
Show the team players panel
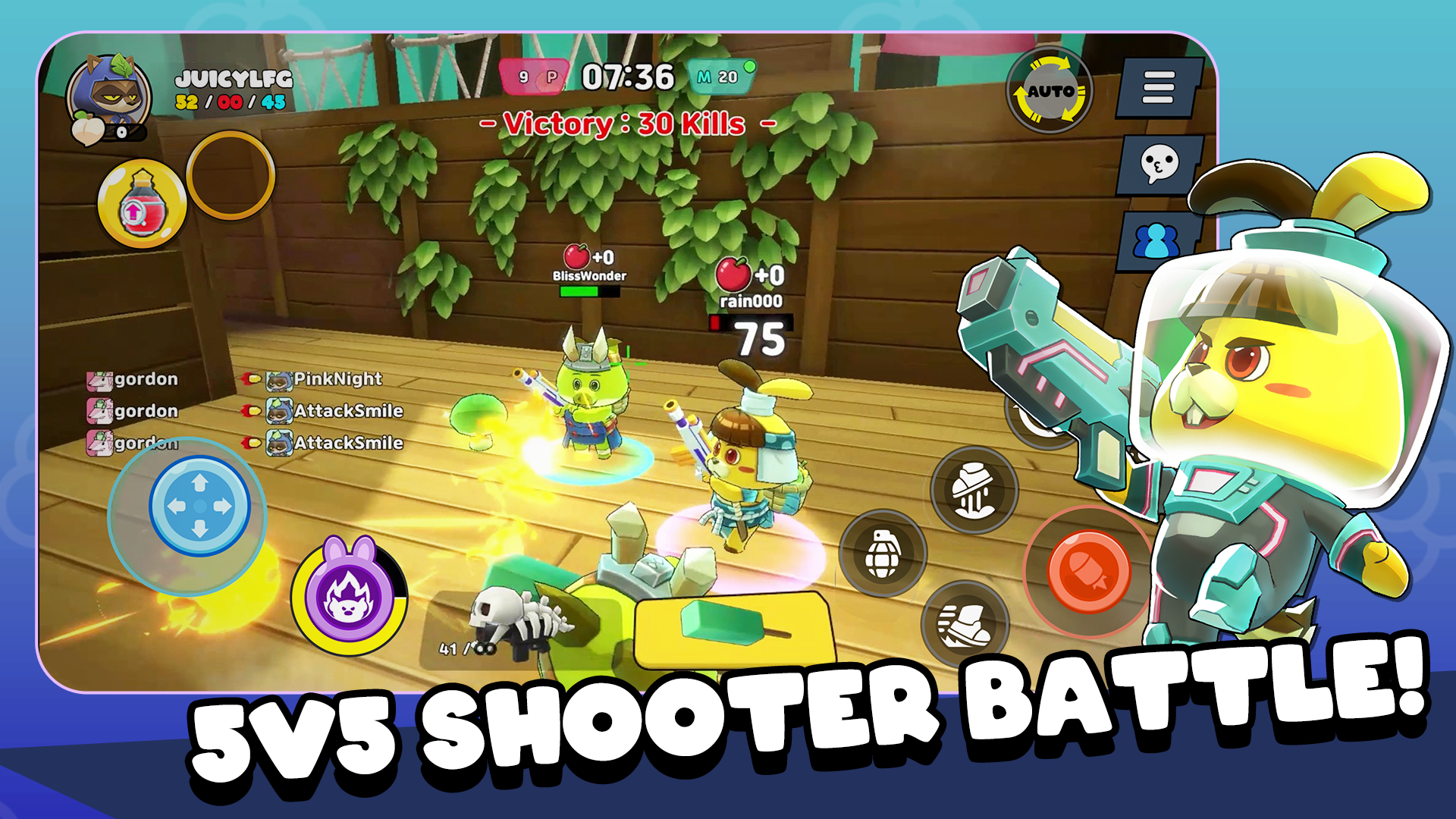pos(1156,241)
